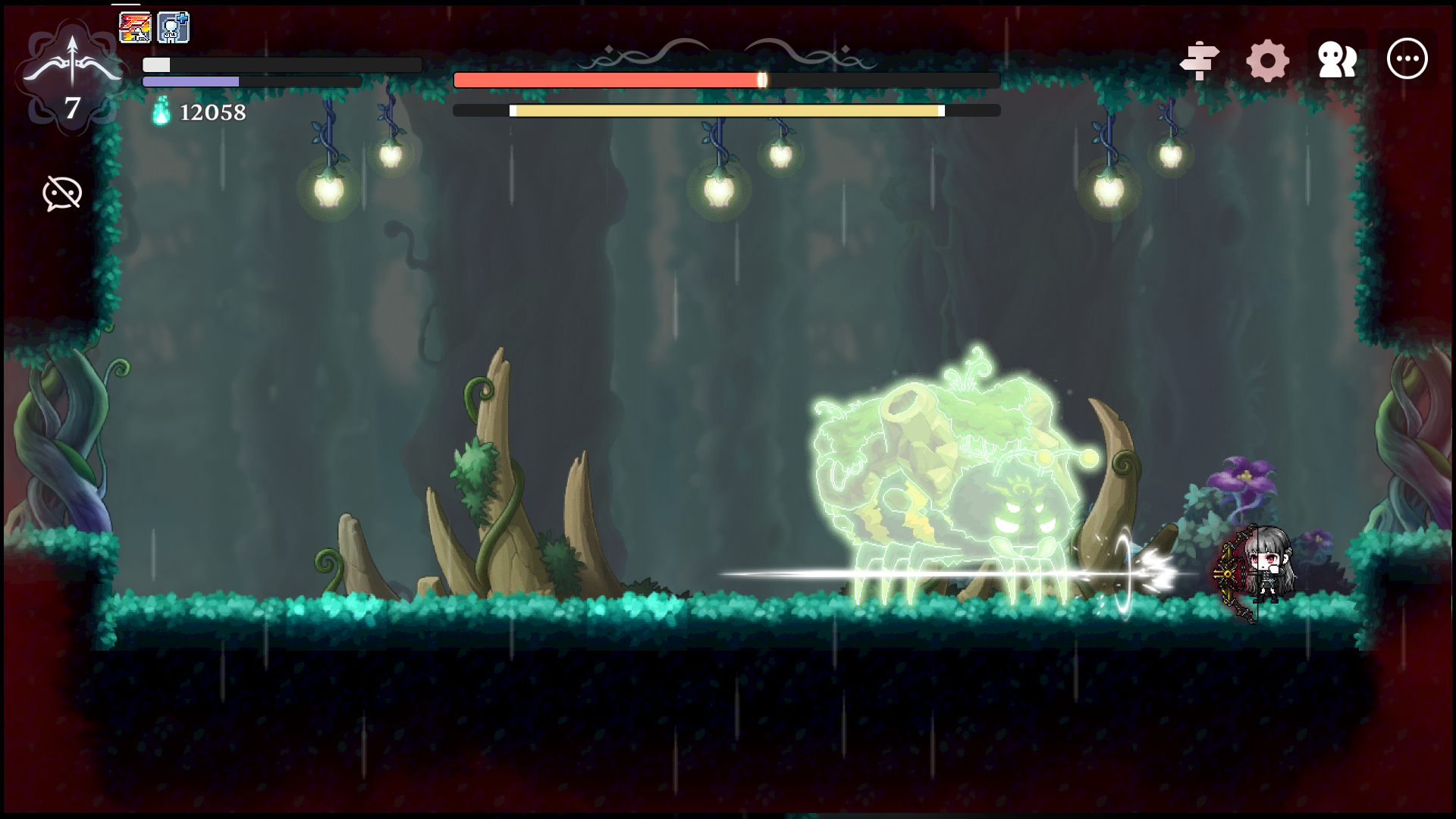Open the three-dots more options menu
The height and width of the screenshot is (819, 1456).
(1407, 58)
